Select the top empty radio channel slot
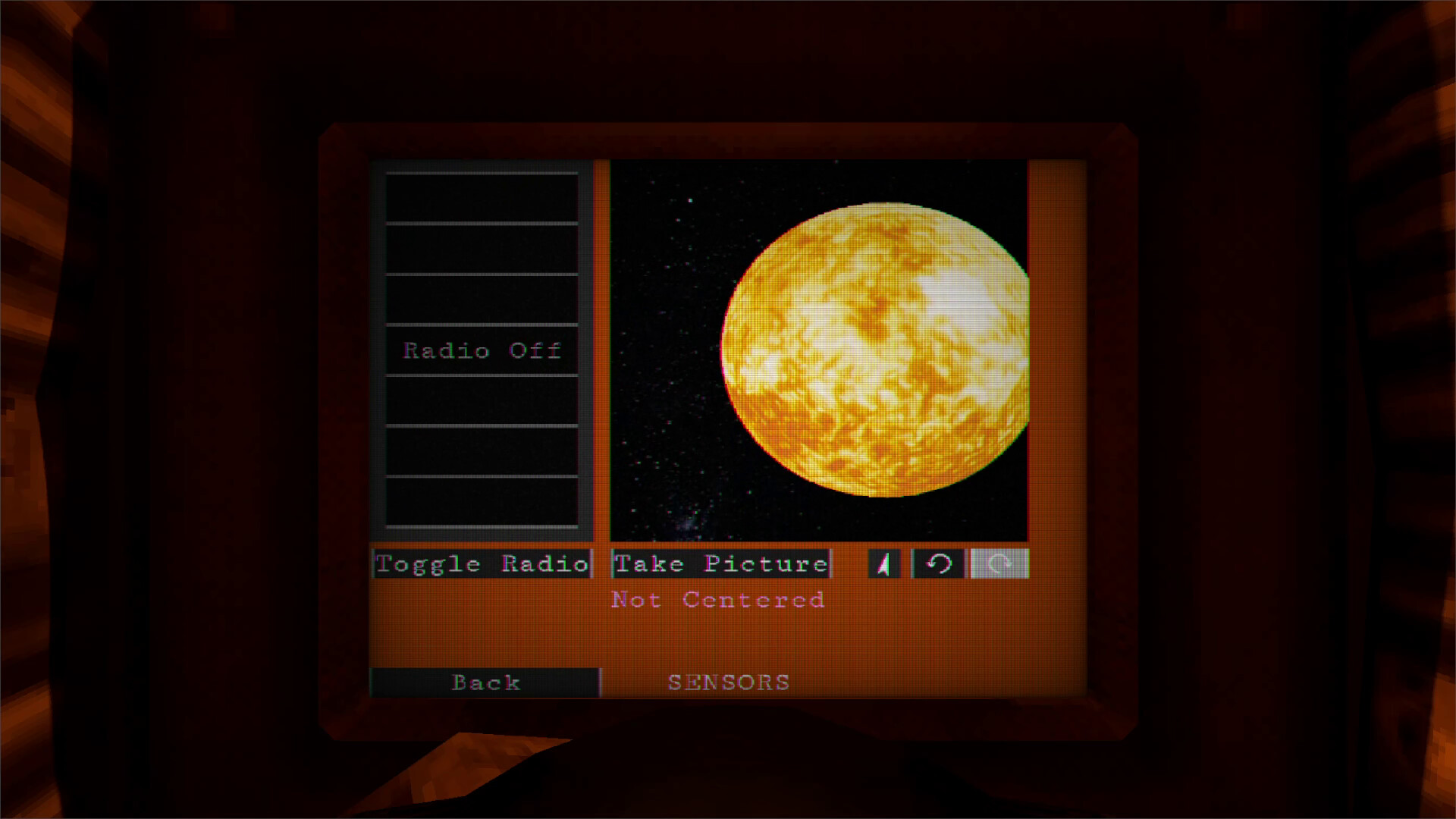The image size is (1456, 819). pyautogui.click(x=482, y=197)
